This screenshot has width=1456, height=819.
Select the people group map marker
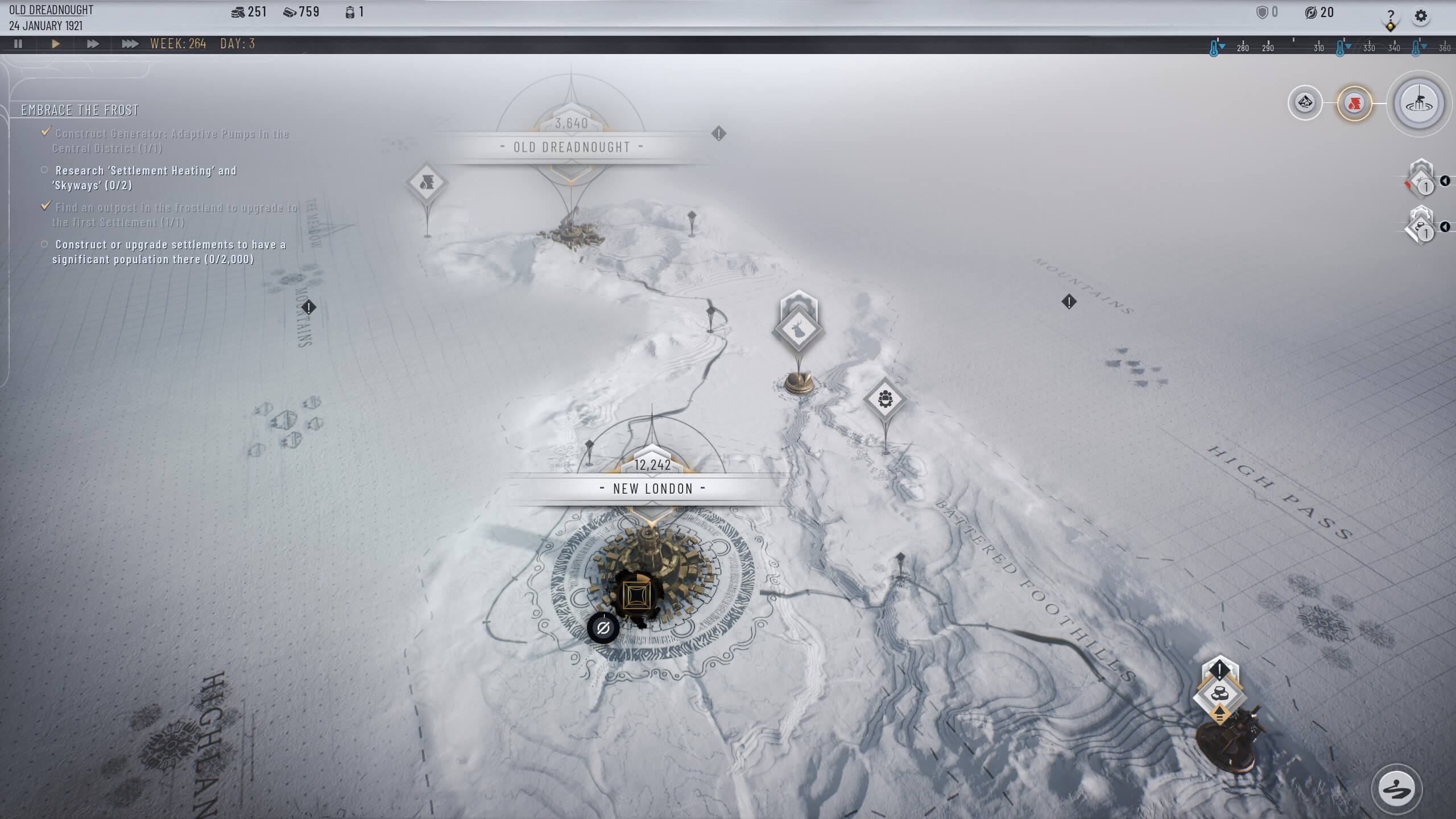885,399
